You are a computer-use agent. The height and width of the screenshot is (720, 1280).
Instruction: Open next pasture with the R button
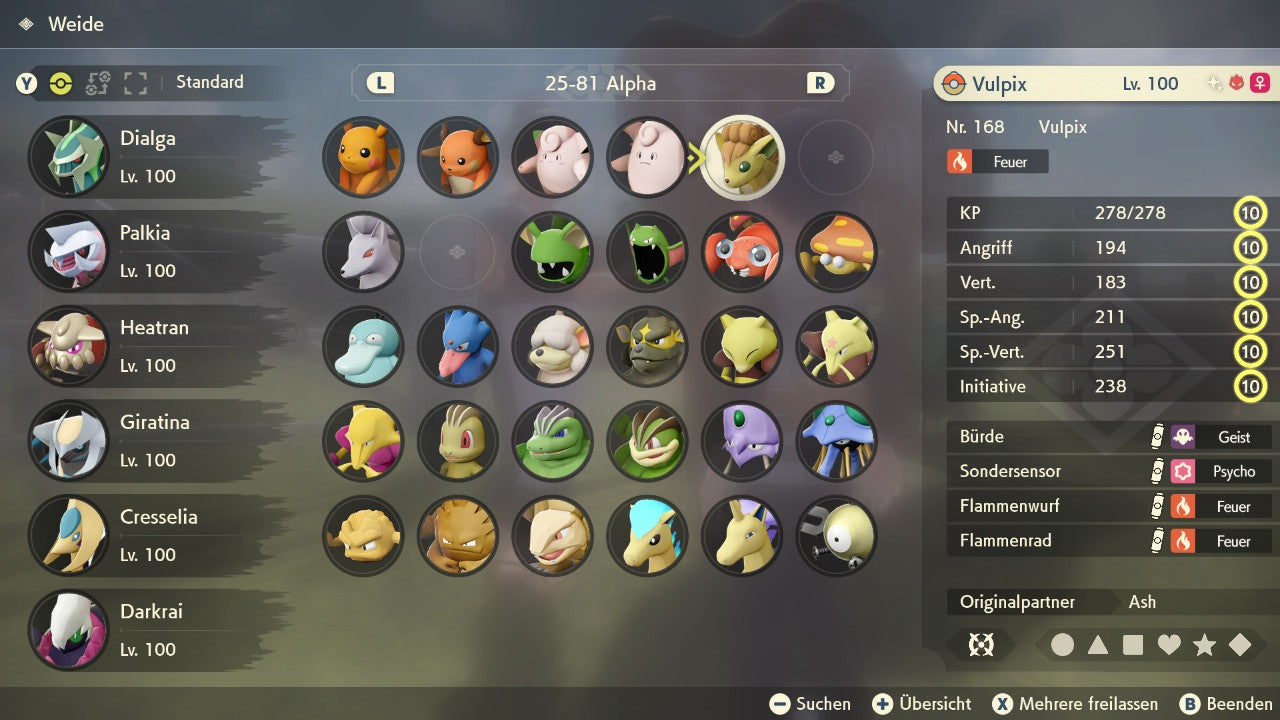820,83
